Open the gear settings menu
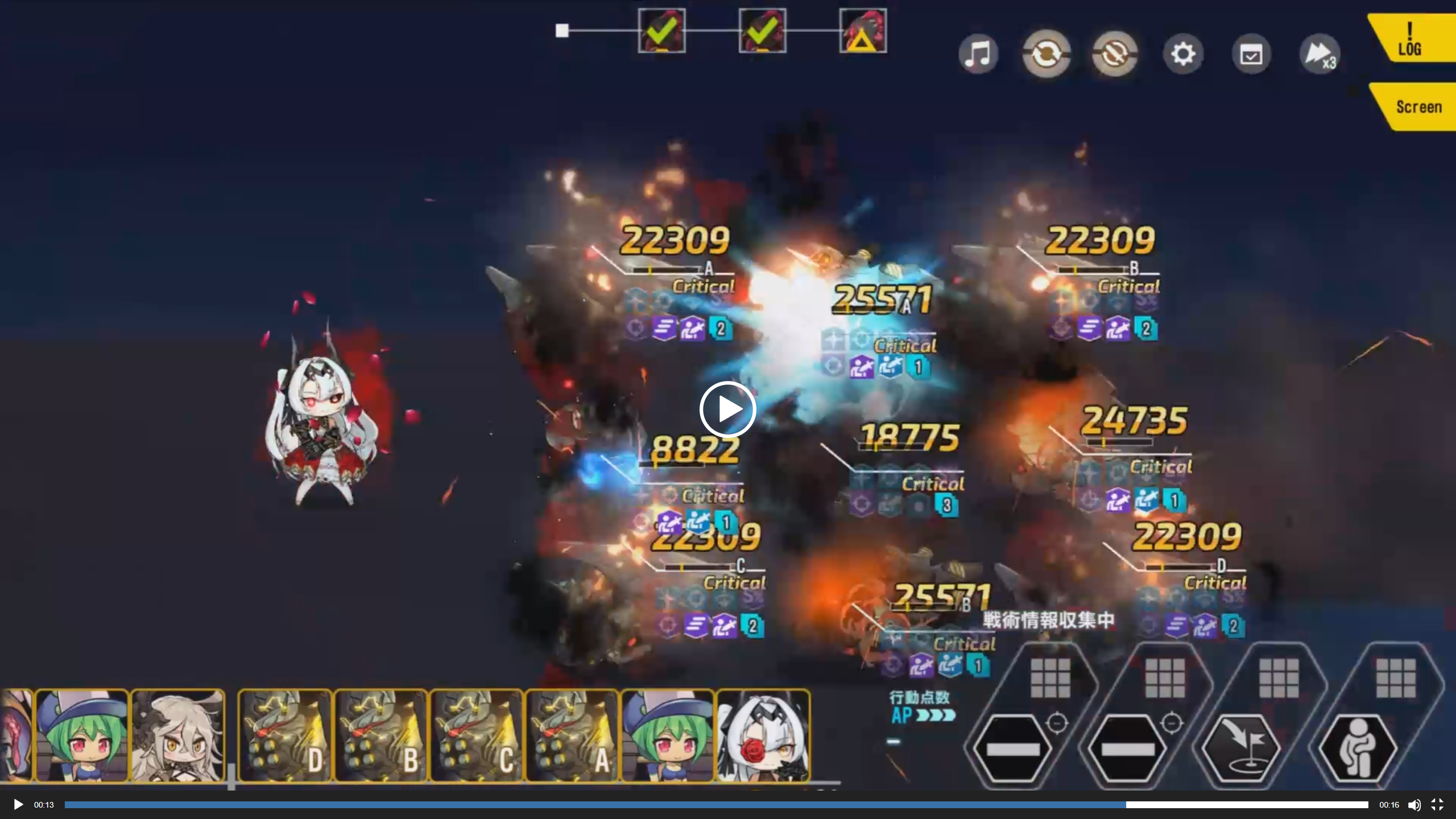Screen dimensions: 1456x819 click(x=1183, y=55)
